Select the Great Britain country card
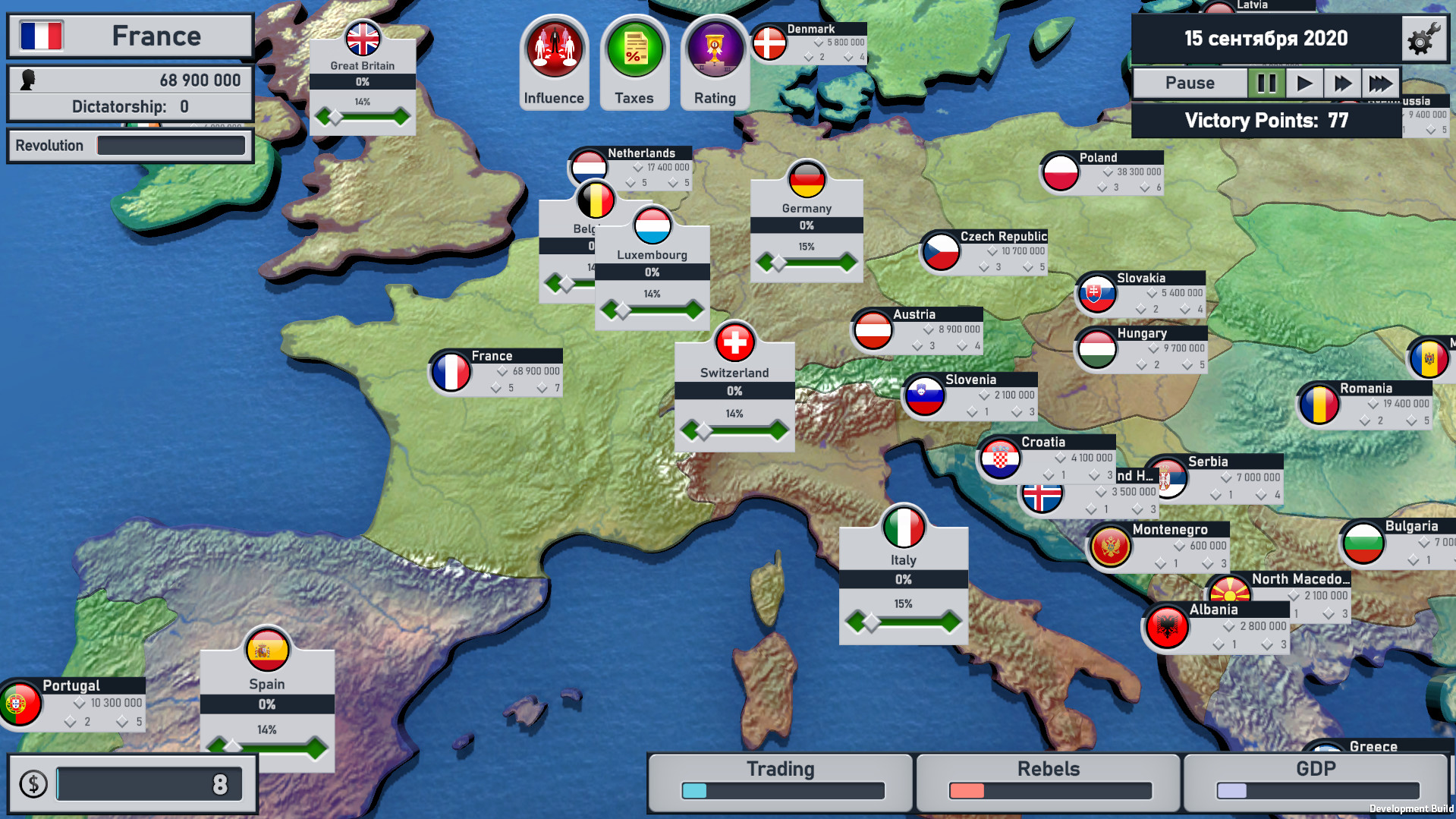 pos(363,85)
